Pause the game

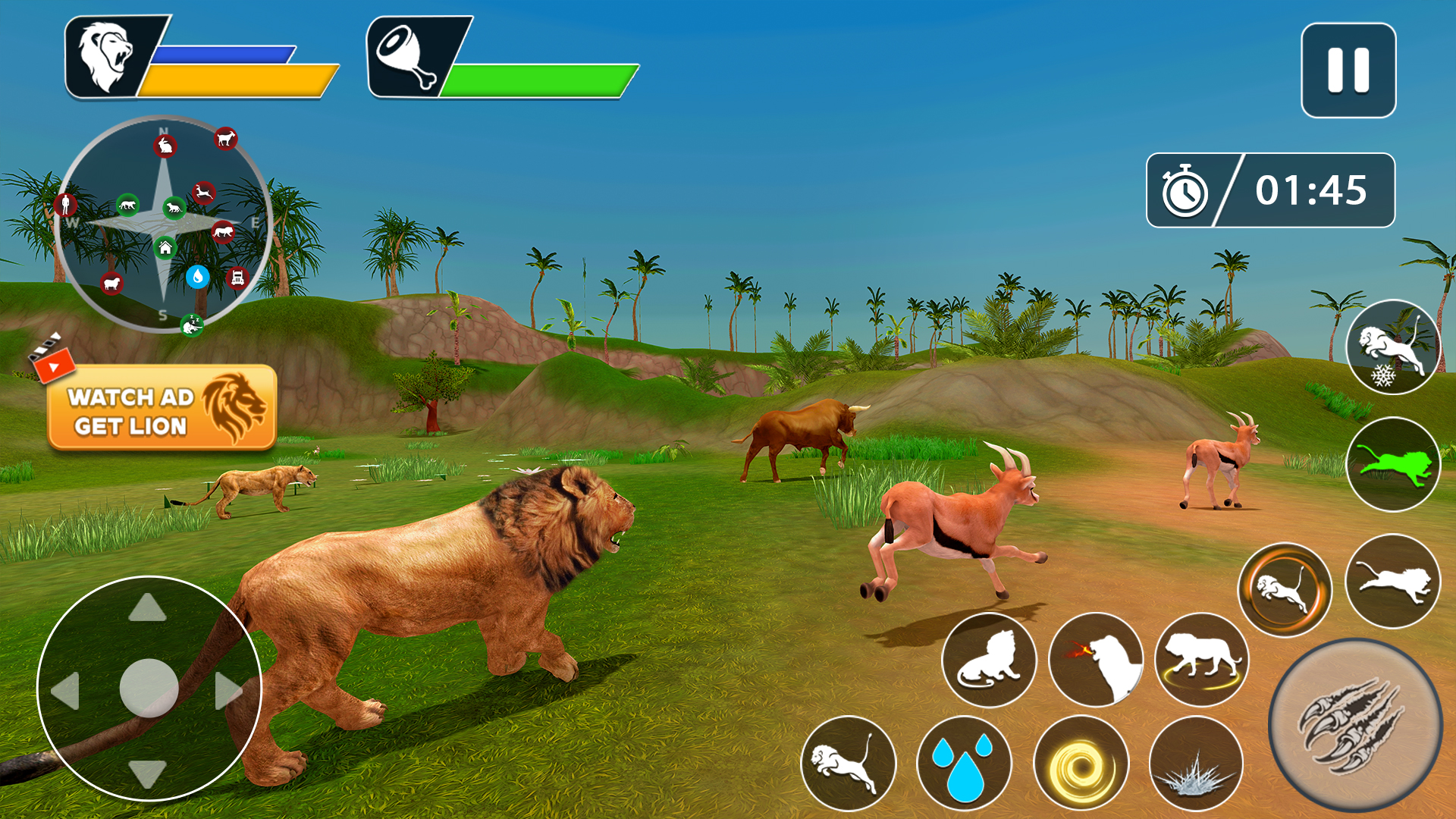tap(1350, 70)
